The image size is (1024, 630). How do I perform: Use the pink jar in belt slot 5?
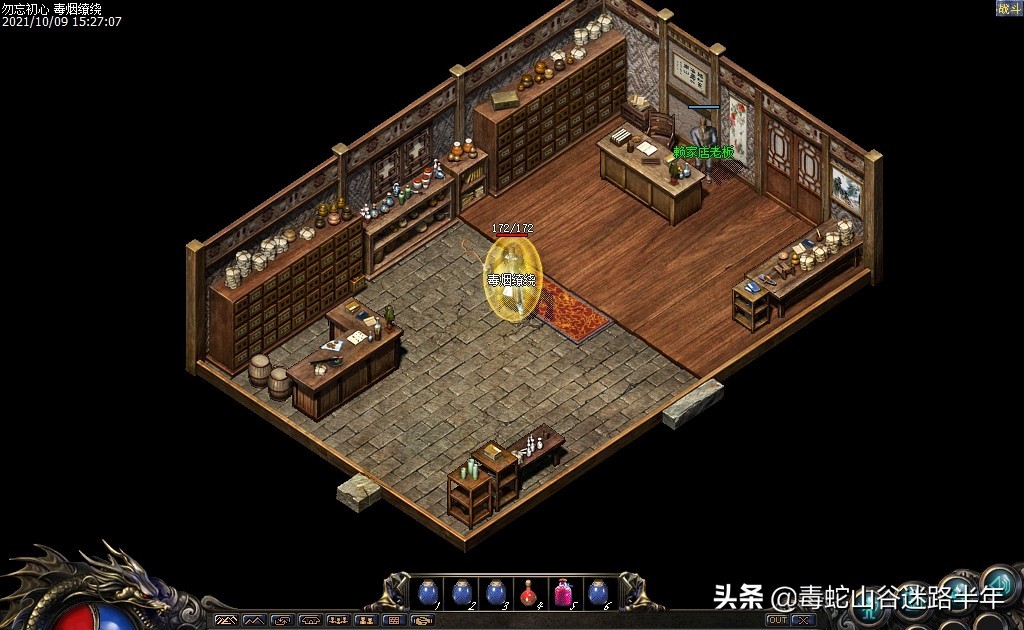click(563, 593)
